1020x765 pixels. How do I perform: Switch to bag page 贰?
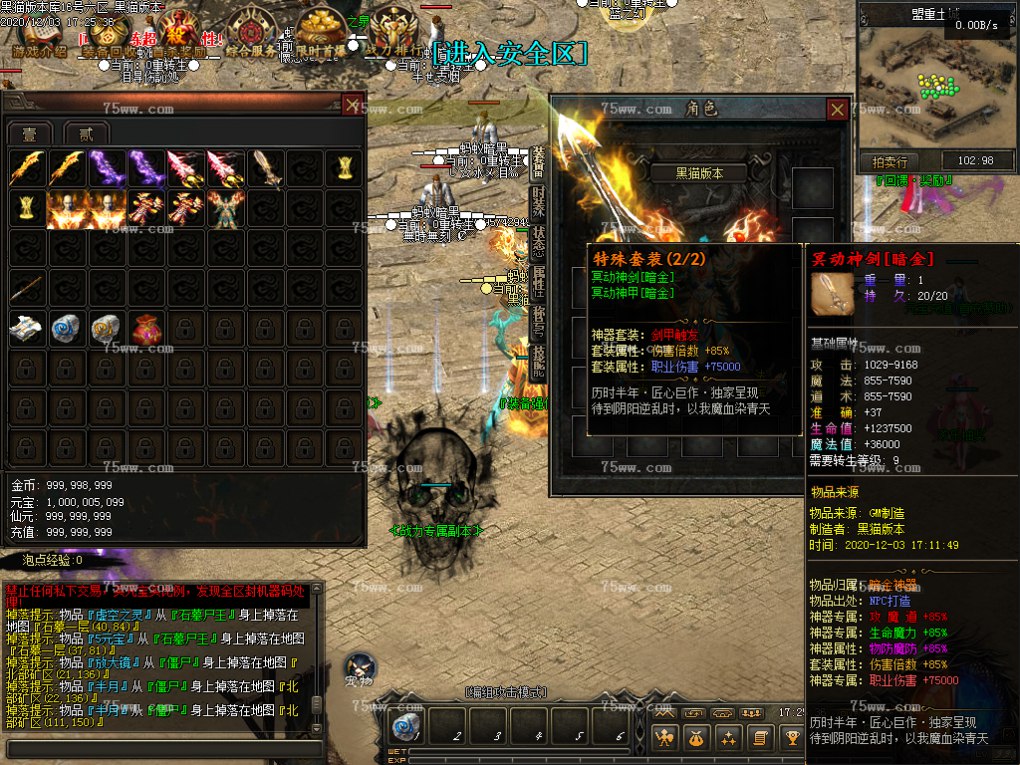(86, 133)
